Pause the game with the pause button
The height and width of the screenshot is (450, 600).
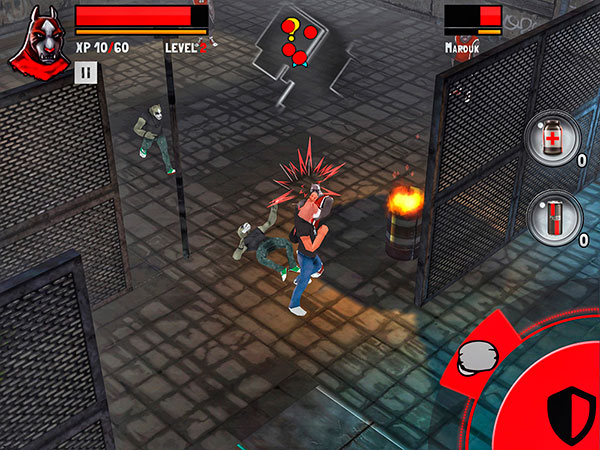point(85,72)
